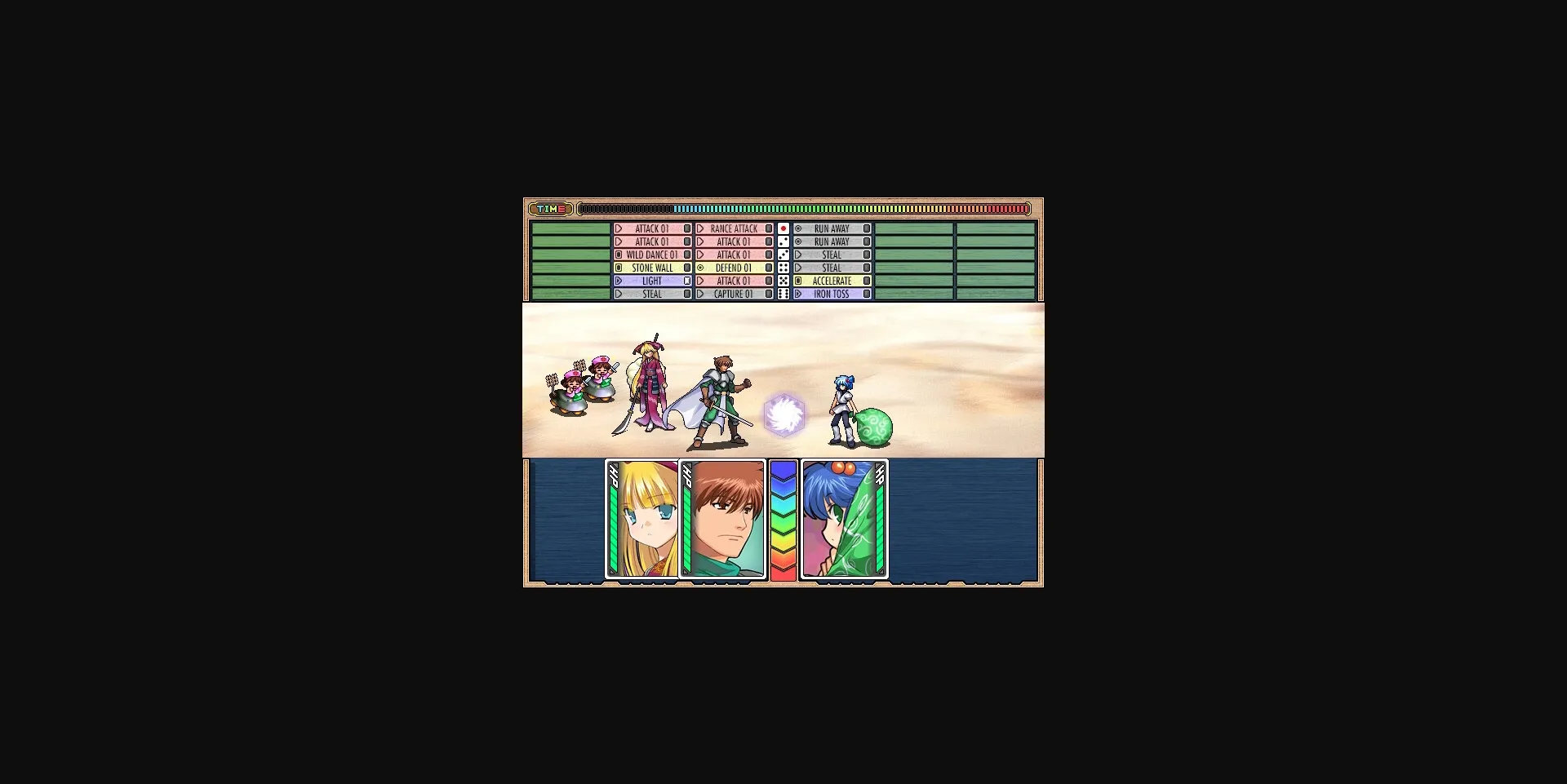Click the red one-pip die icon beside RUN AWAY
Image resolution: width=1567 pixels, height=784 pixels.
(x=782, y=229)
